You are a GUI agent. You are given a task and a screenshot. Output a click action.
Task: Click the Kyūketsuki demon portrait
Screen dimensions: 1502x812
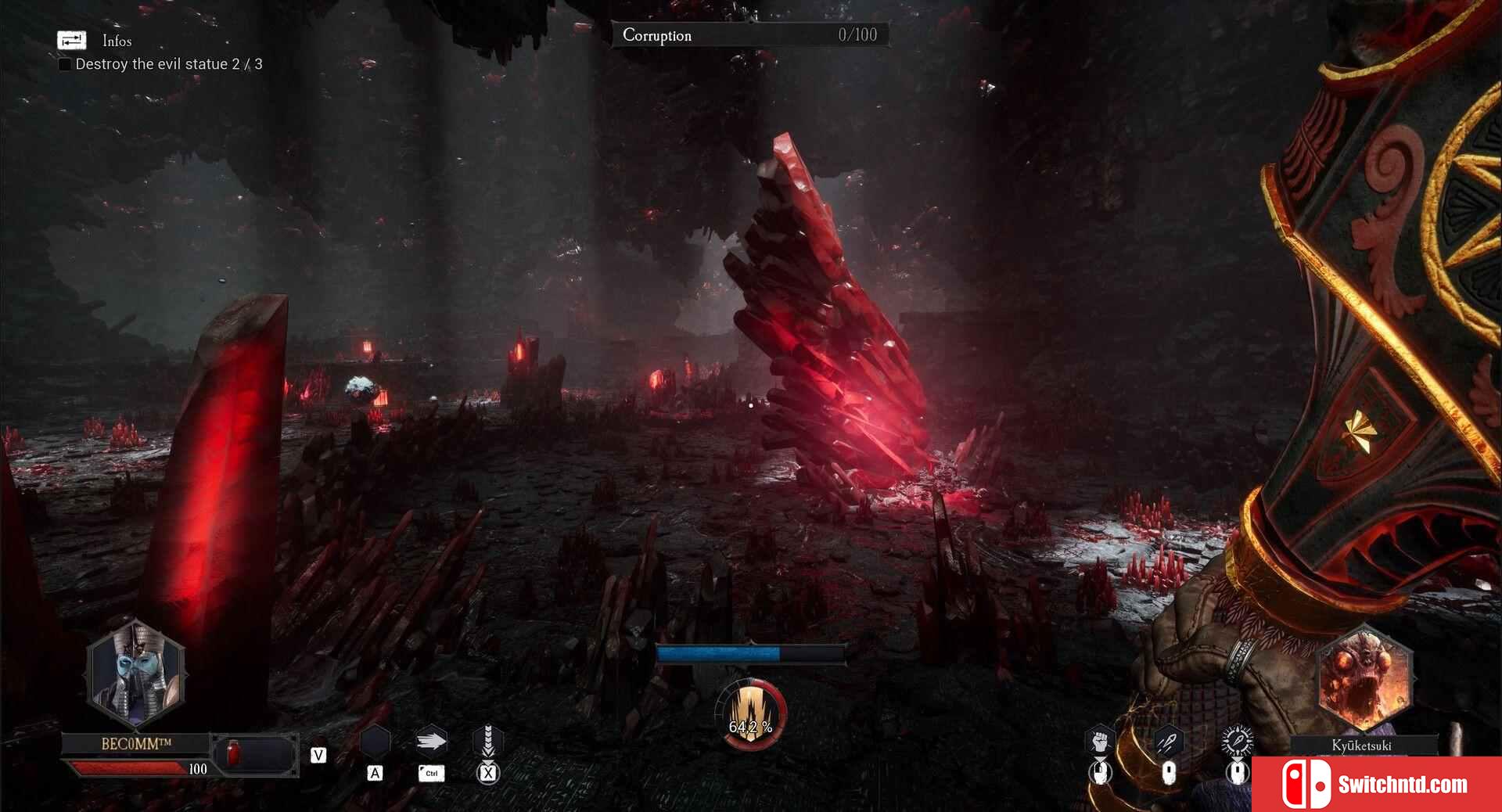click(x=1364, y=677)
